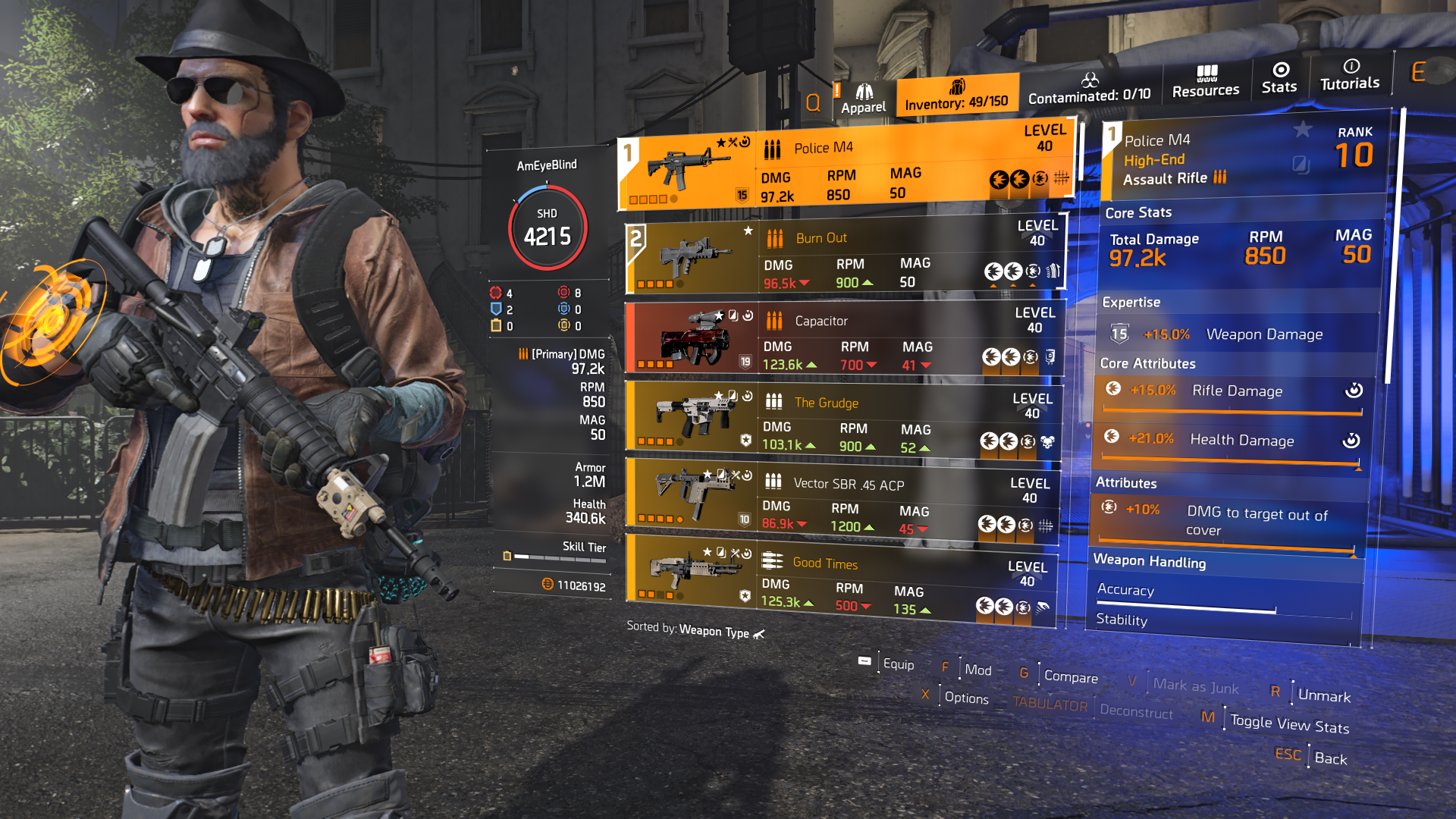The height and width of the screenshot is (819, 1456).
Task: Switch to the Apparel tab
Action: 864,96
